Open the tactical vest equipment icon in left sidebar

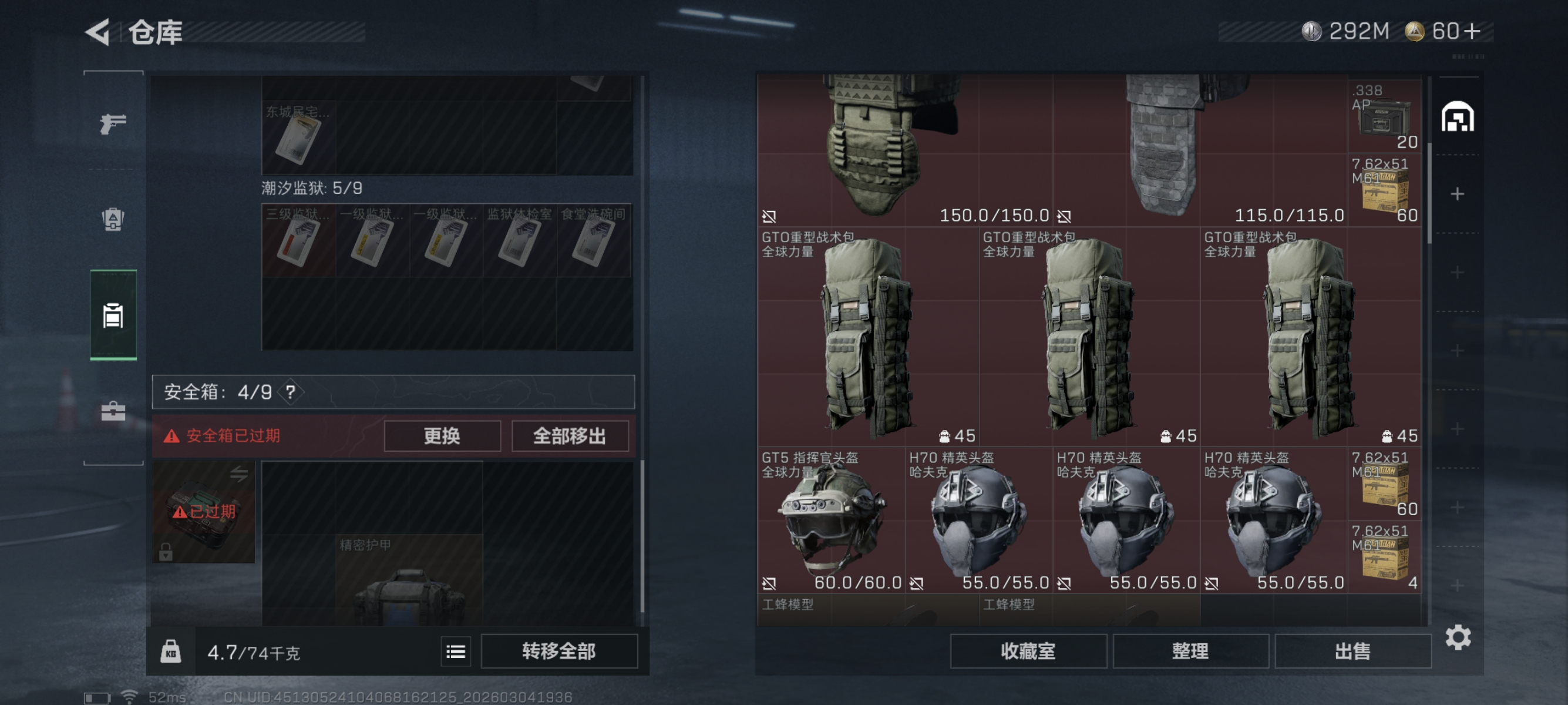(112, 220)
